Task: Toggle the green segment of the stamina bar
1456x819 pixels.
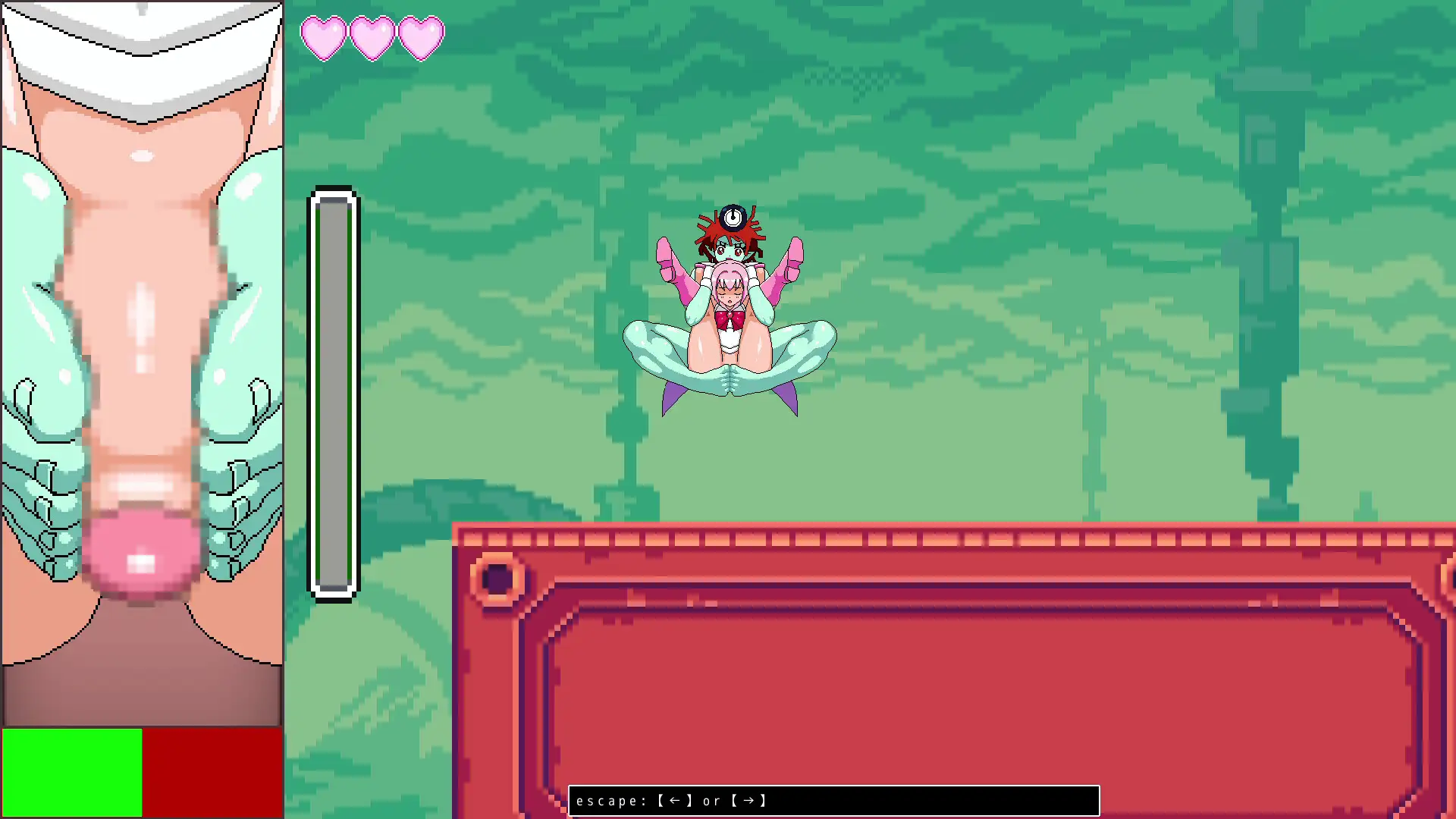Action: point(72,773)
